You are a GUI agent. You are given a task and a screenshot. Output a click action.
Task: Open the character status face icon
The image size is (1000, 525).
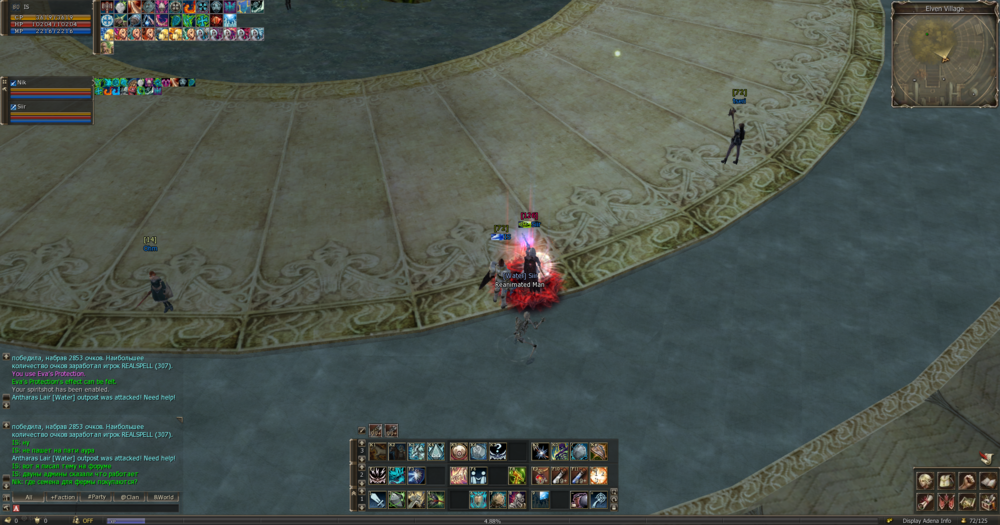[x=925, y=481]
